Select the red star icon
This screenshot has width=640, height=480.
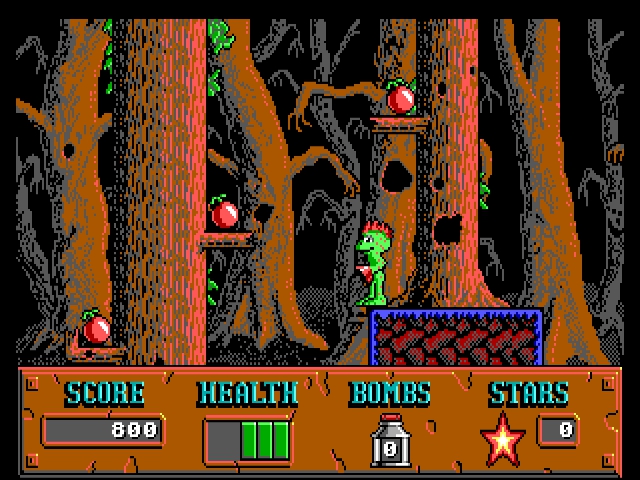[x=504, y=440]
